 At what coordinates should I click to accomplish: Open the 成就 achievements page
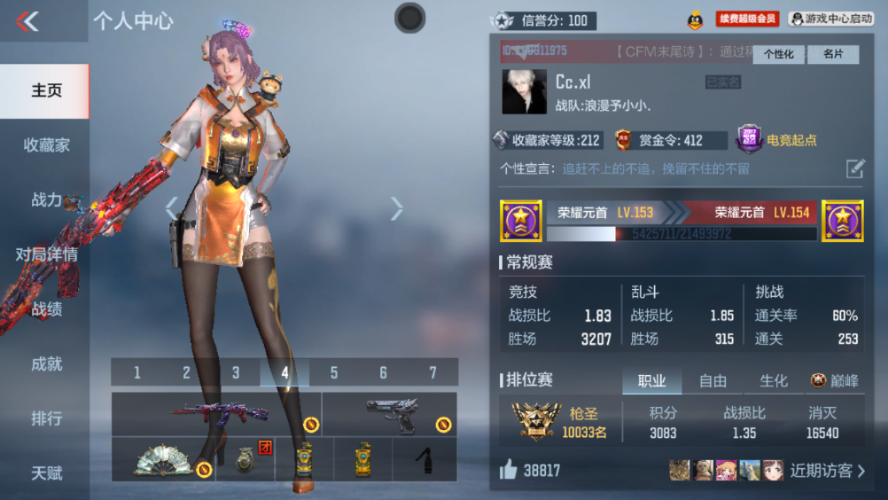coord(46,364)
